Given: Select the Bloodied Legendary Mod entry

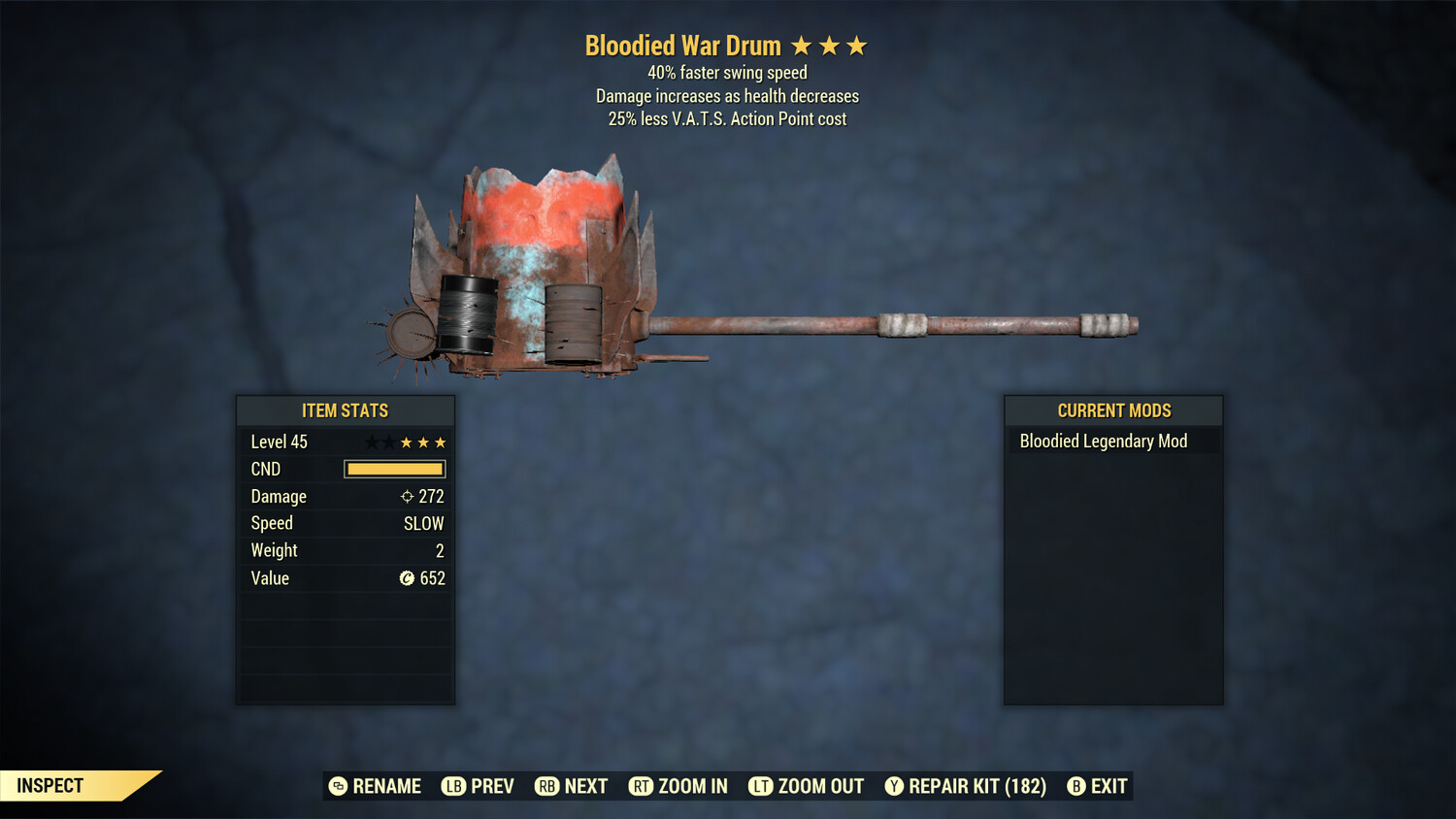Looking at the screenshot, I should (1103, 441).
